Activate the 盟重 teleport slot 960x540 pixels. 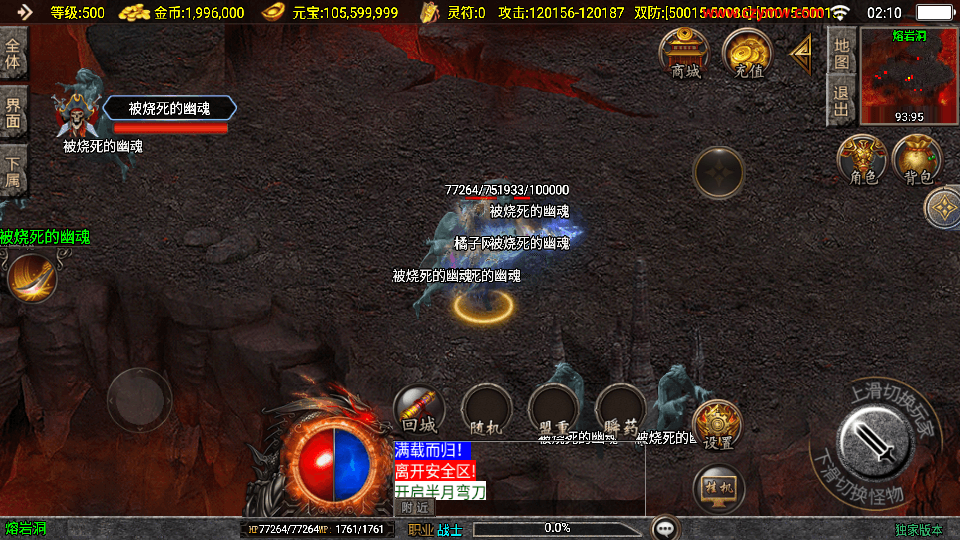coord(554,410)
